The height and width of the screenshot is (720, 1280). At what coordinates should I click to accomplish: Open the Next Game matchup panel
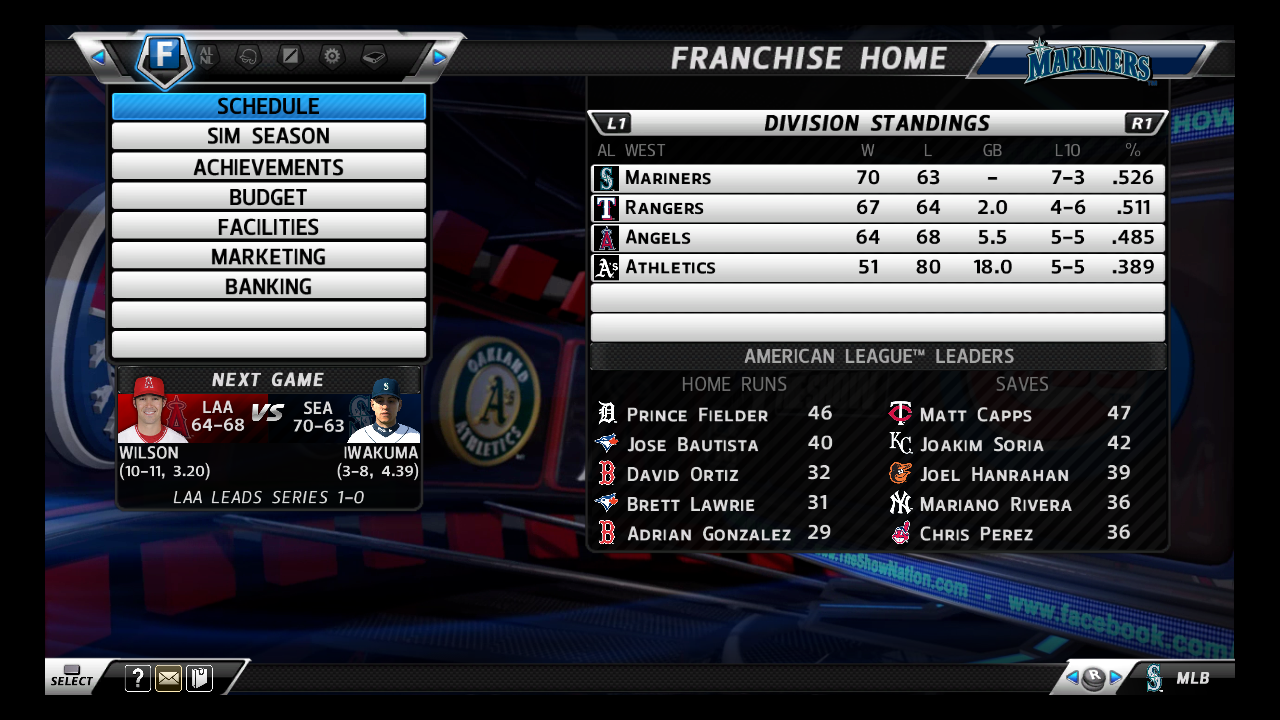tap(268, 438)
